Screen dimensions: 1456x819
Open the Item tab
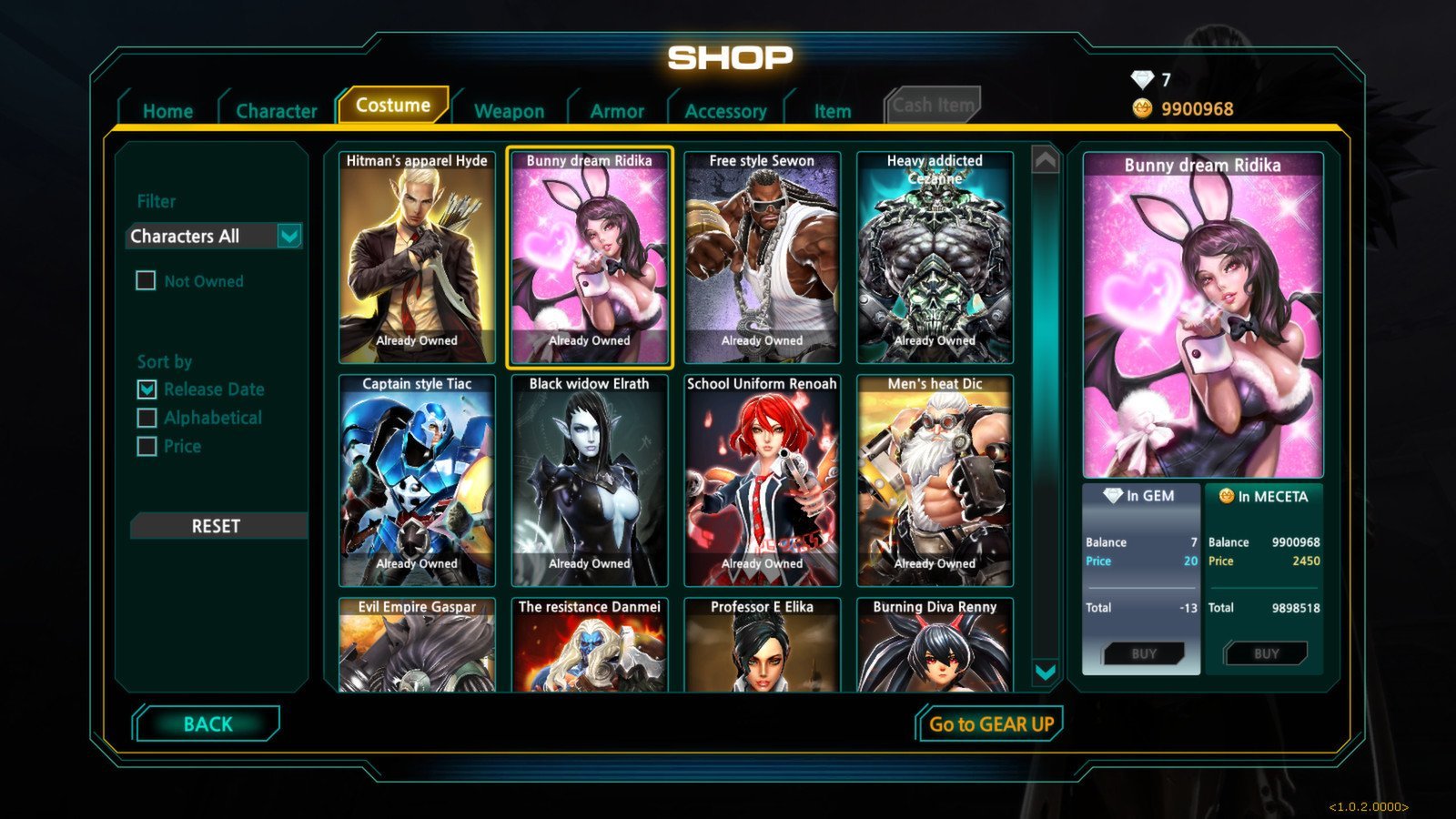point(832,111)
